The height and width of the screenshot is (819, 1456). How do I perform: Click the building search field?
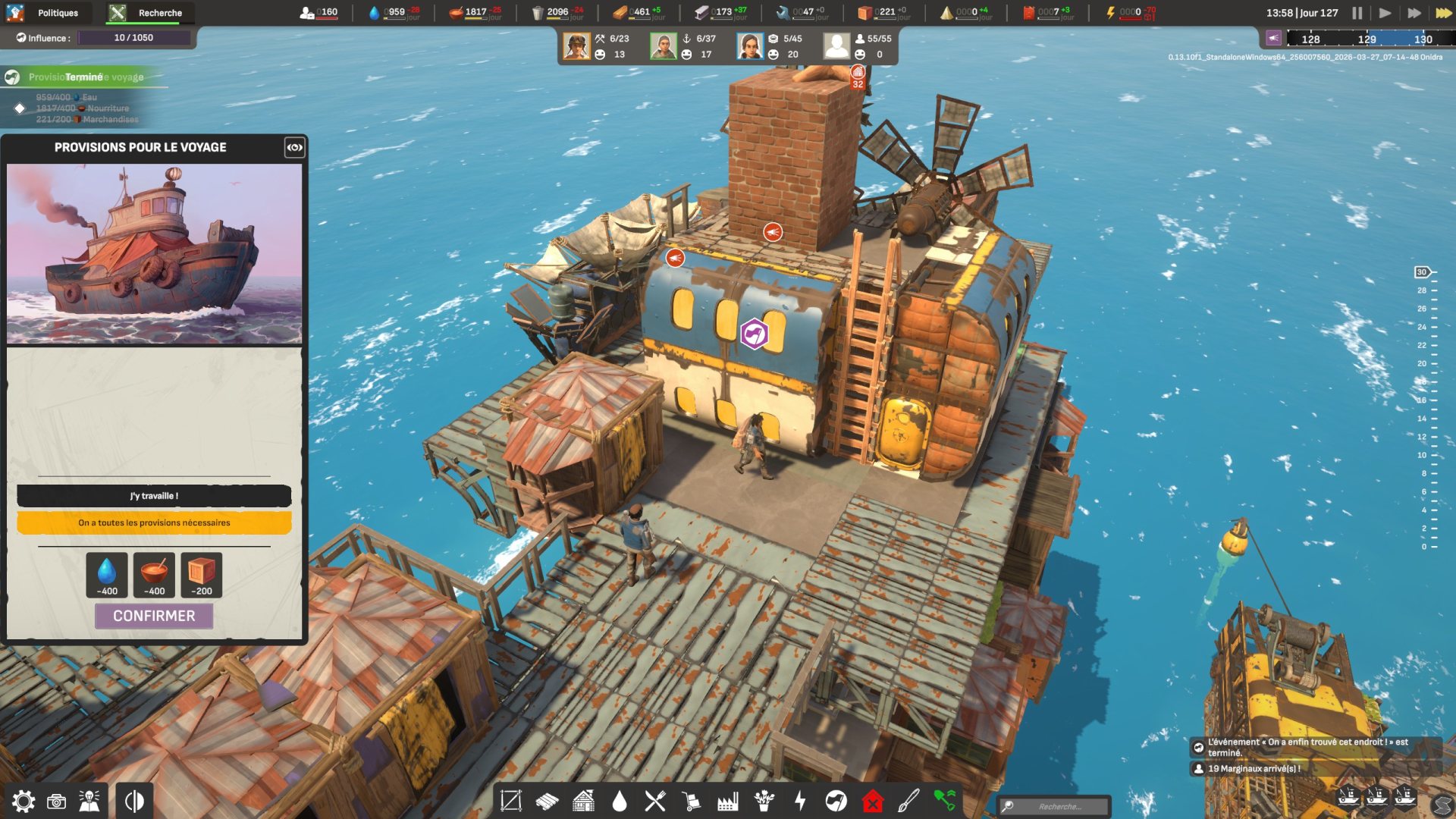click(x=1059, y=806)
